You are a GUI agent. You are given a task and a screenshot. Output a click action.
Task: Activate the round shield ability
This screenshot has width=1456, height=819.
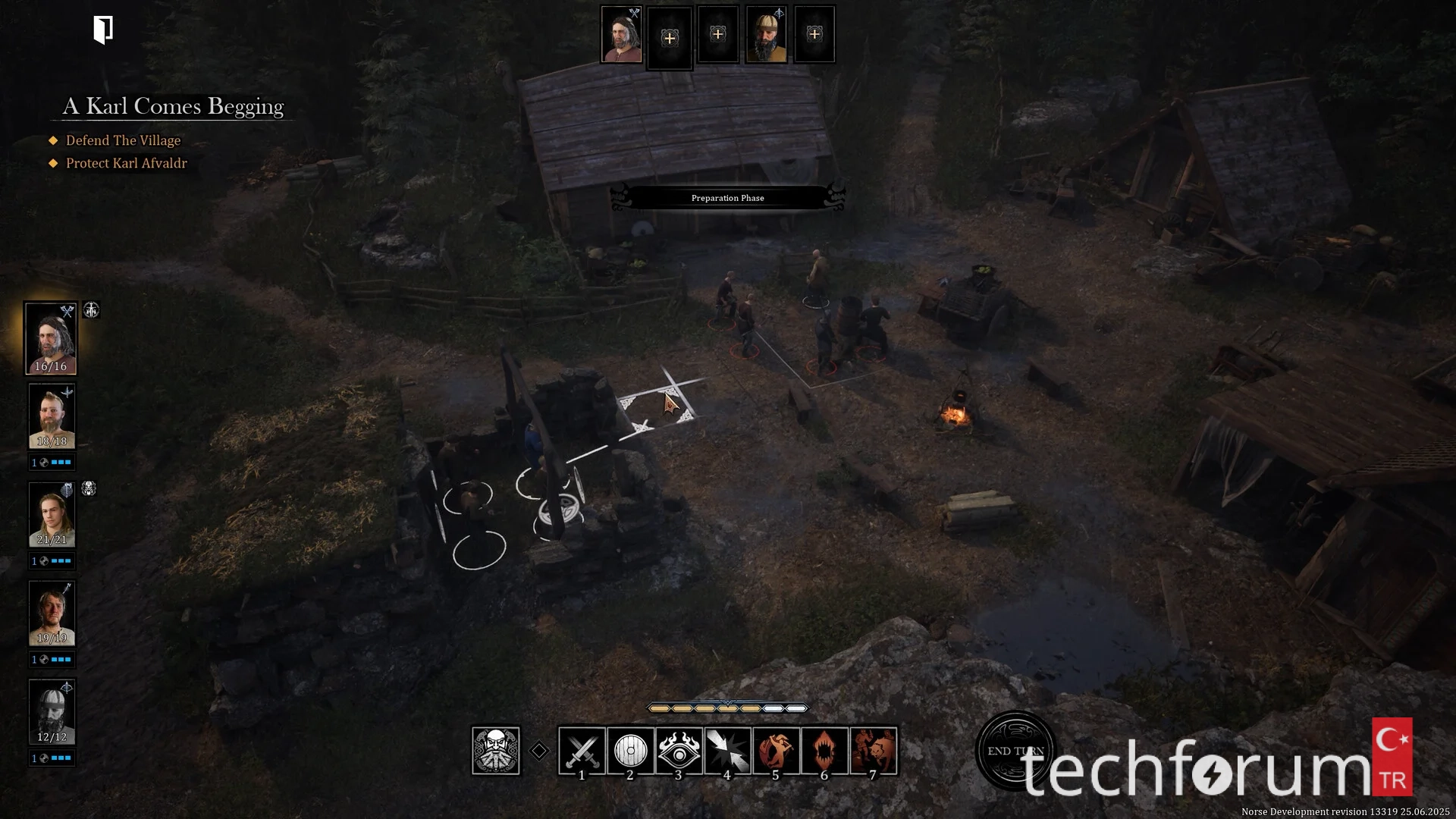630,751
